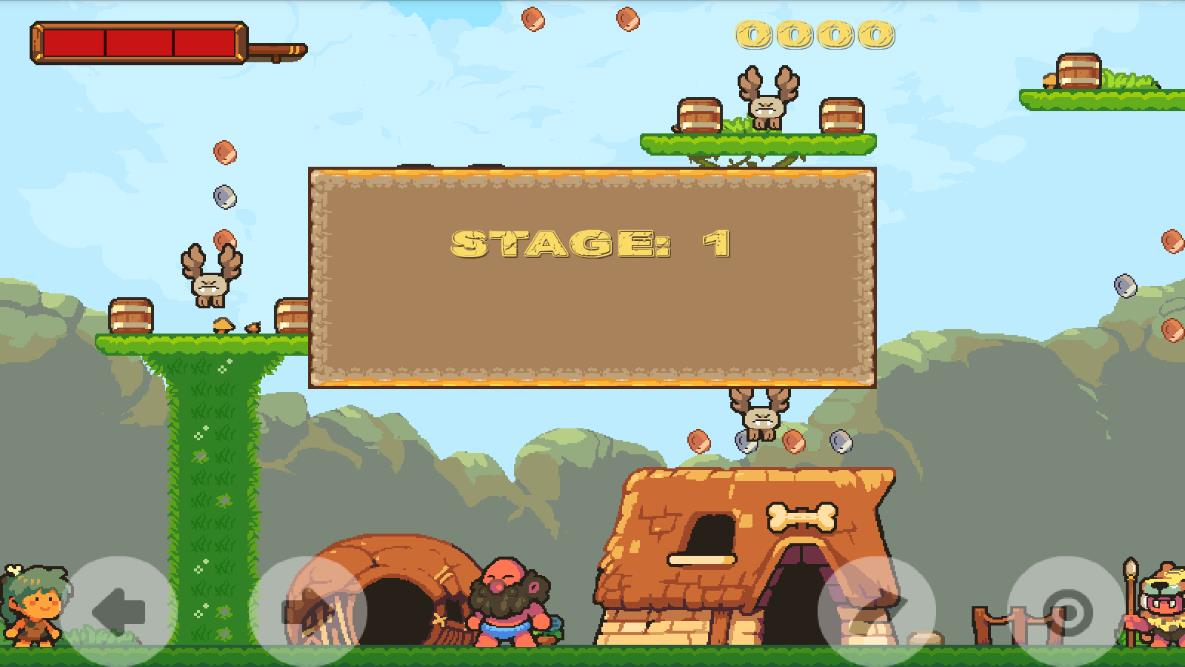1185x667 pixels.
Task: Tap the left arrow move button
Action: tap(119, 612)
